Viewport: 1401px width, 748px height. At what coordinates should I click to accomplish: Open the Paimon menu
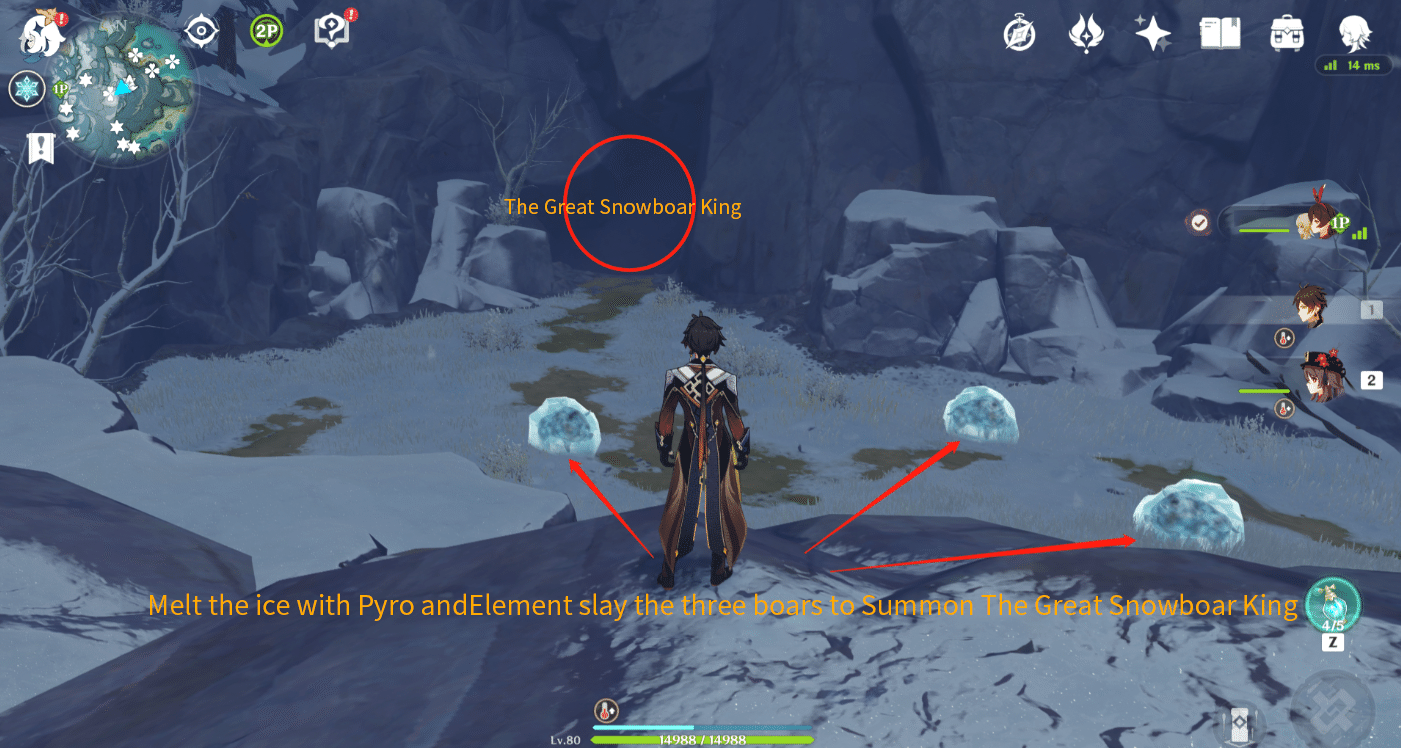point(40,35)
